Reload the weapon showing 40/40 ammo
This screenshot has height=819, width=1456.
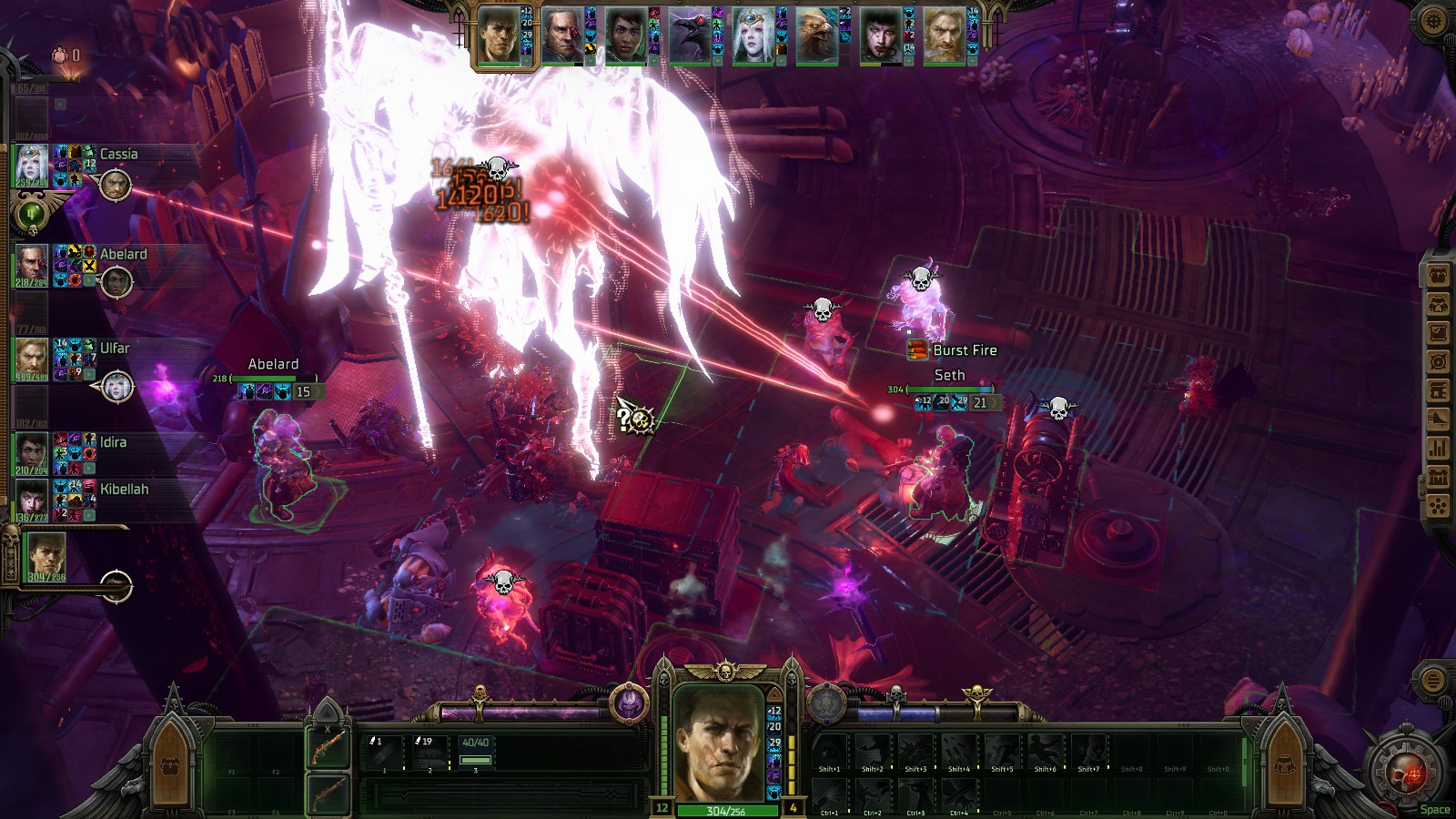pyautogui.click(x=475, y=753)
